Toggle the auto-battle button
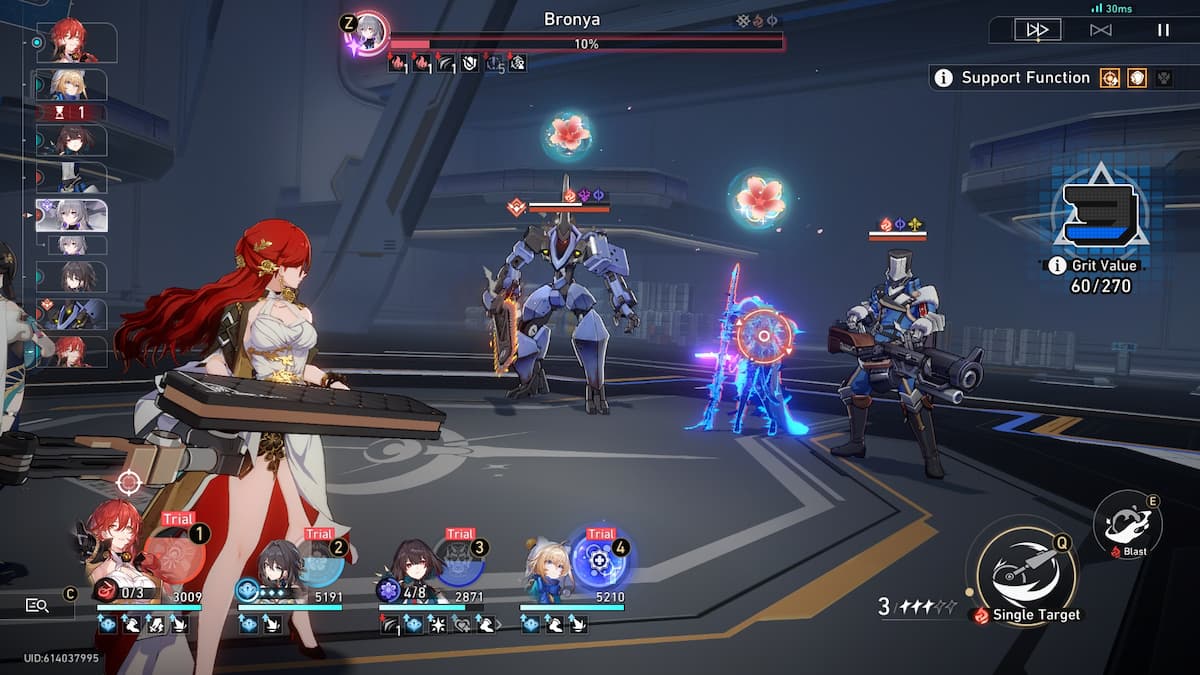The image size is (1200, 675). [1100, 30]
